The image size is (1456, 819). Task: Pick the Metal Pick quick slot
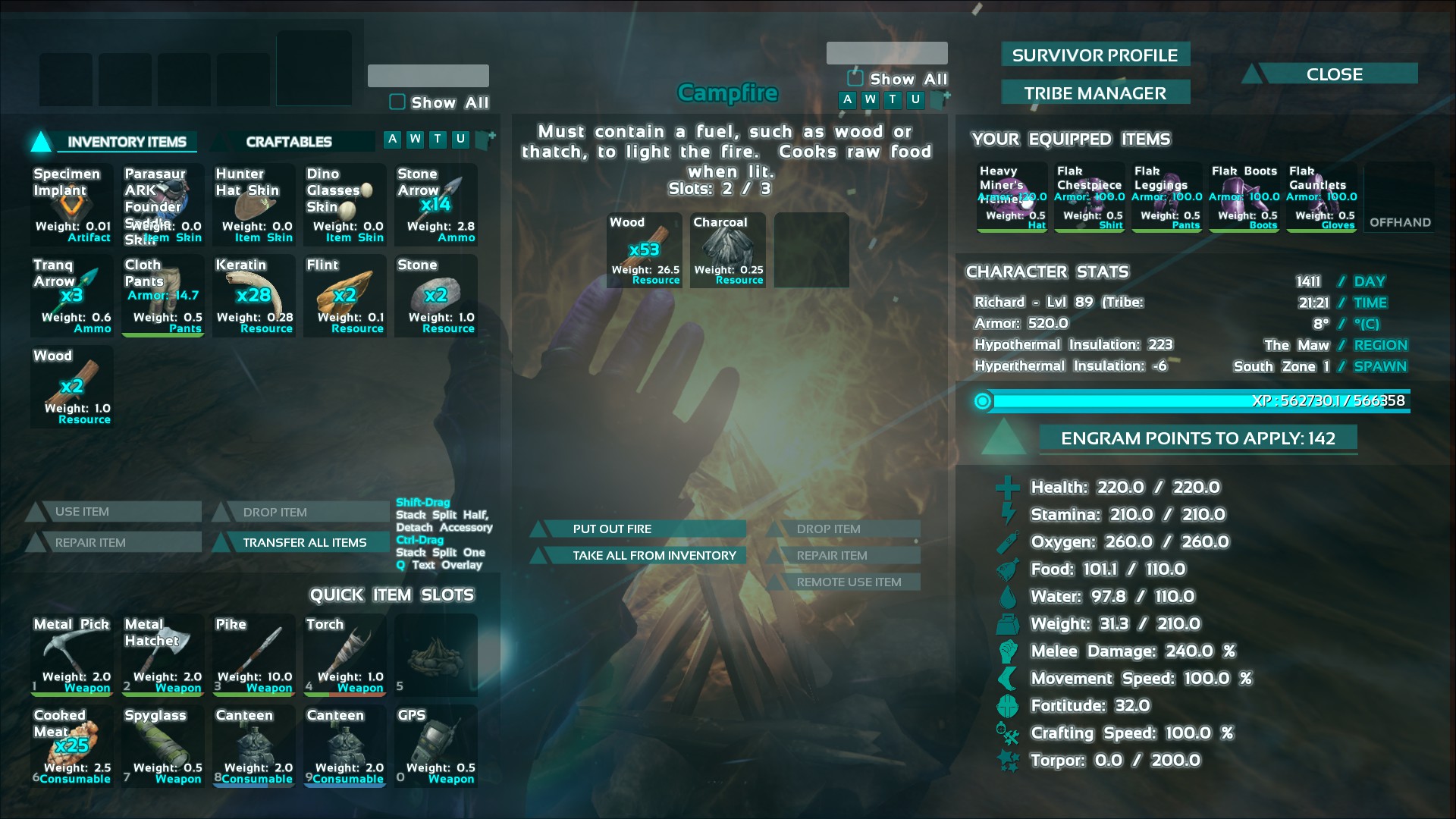pyautogui.click(x=72, y=655)
